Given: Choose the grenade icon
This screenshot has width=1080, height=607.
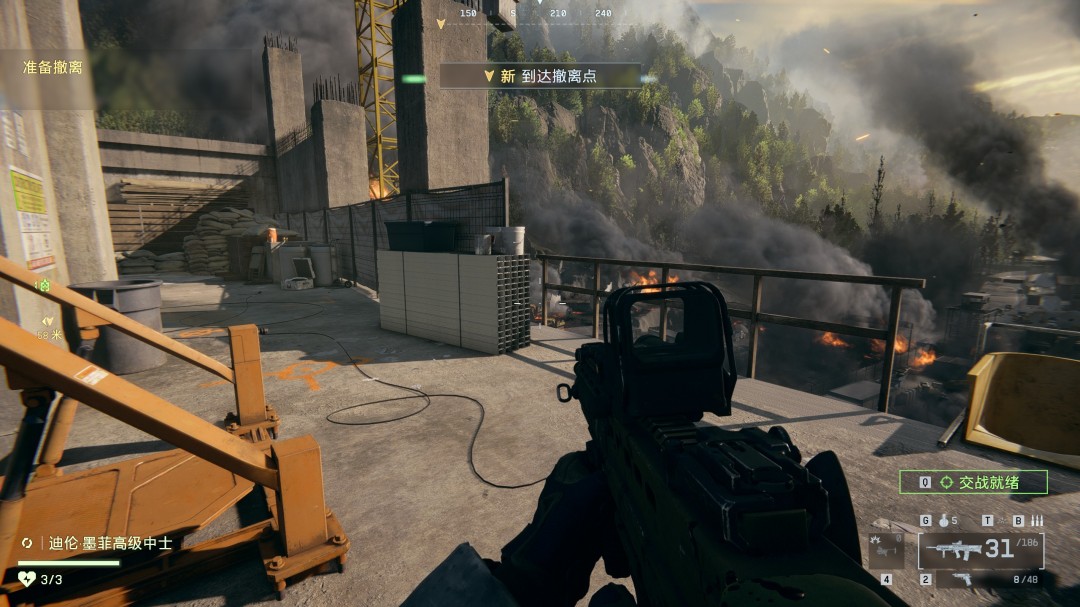Looking at the screenshot, I should pyautogui.click(x=941, y=521).
